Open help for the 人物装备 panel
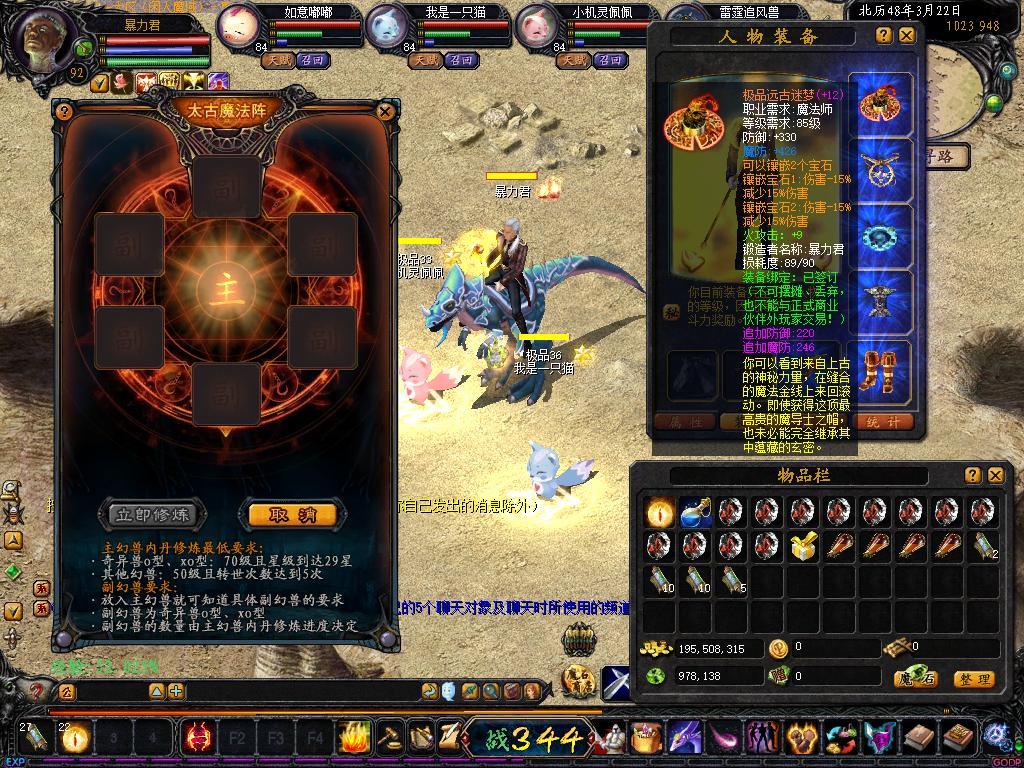 pyautogui.click(x=884, y=36)
